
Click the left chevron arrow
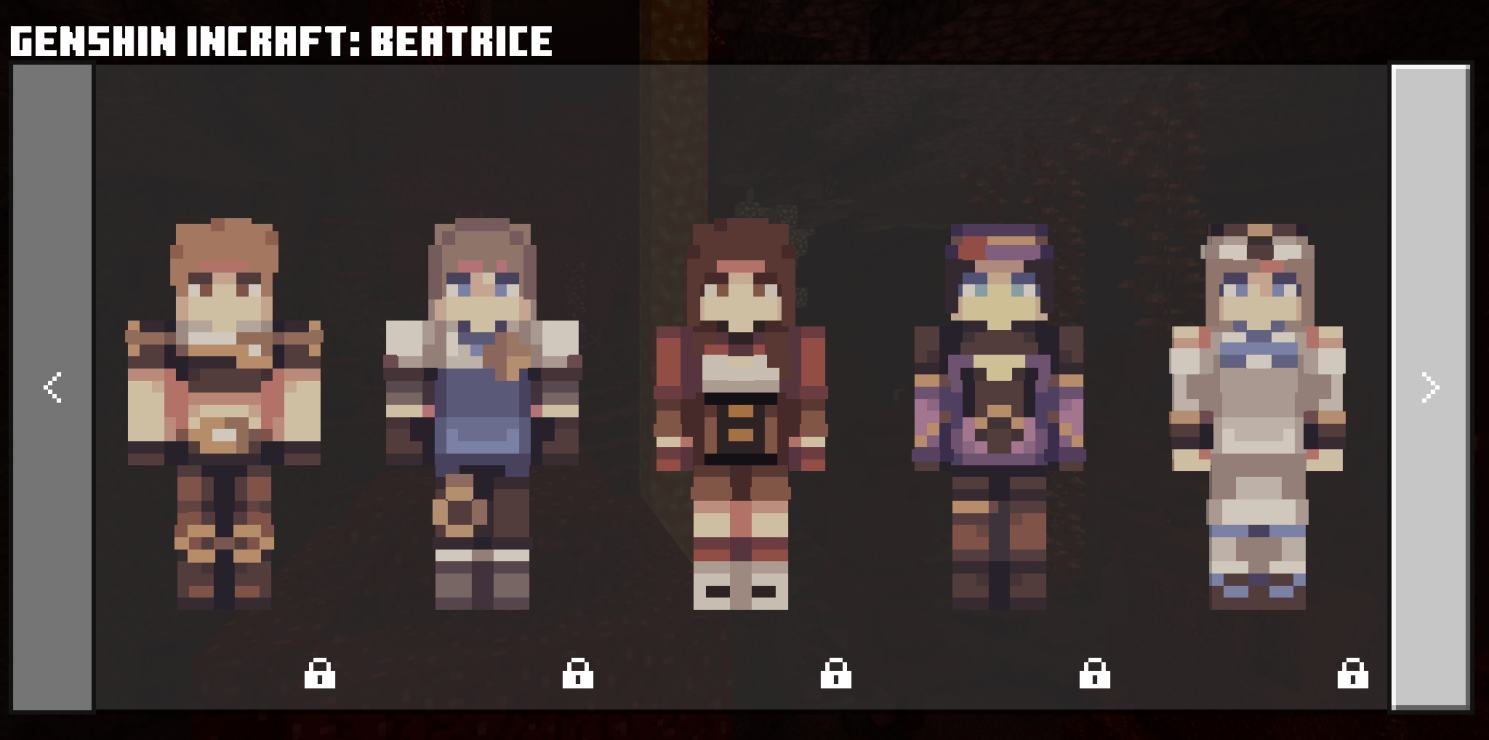52,388
